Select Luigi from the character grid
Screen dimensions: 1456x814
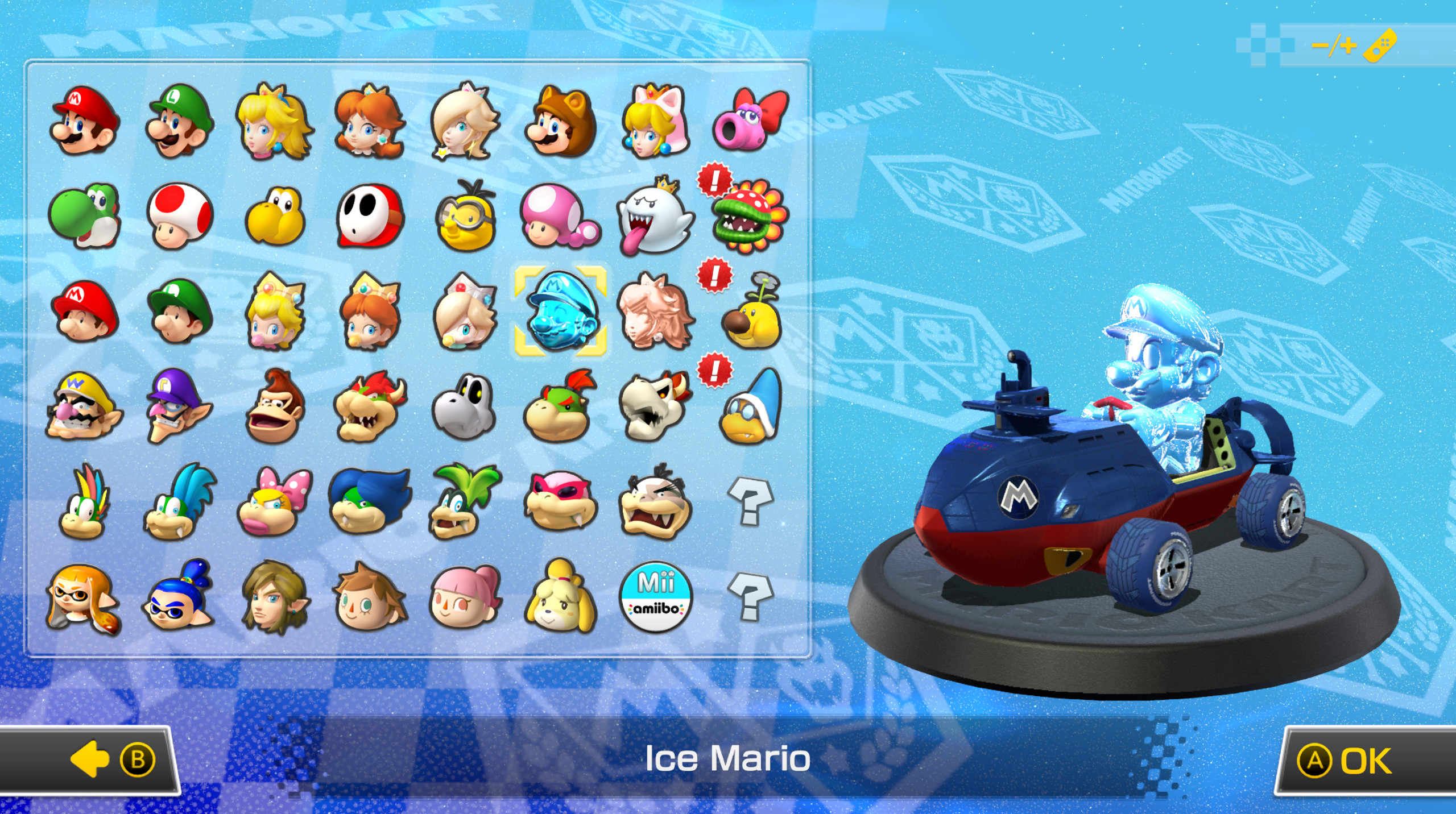pyautogui.click(x=179, y=122)
